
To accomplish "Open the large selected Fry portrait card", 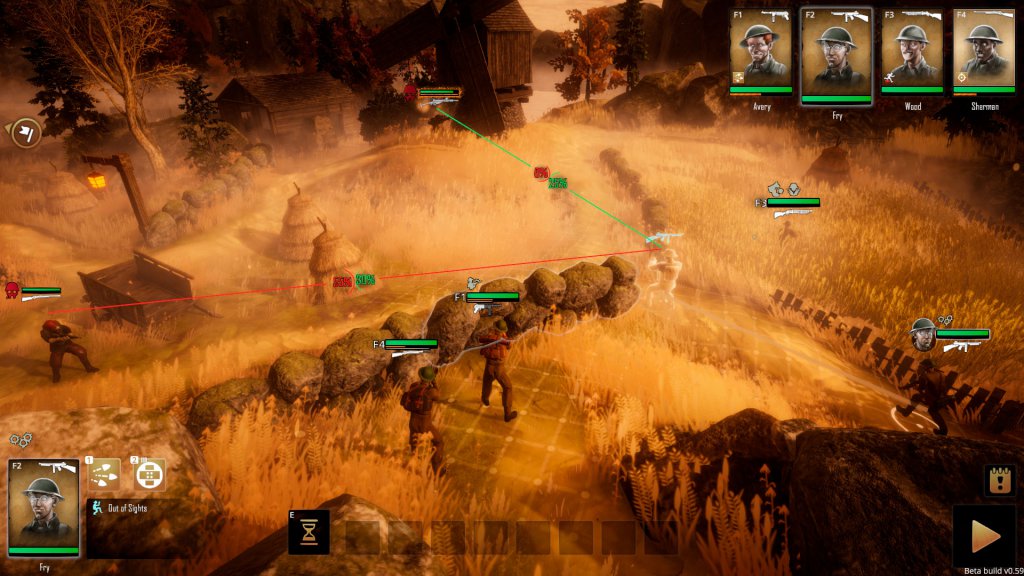I will [43, 507].
